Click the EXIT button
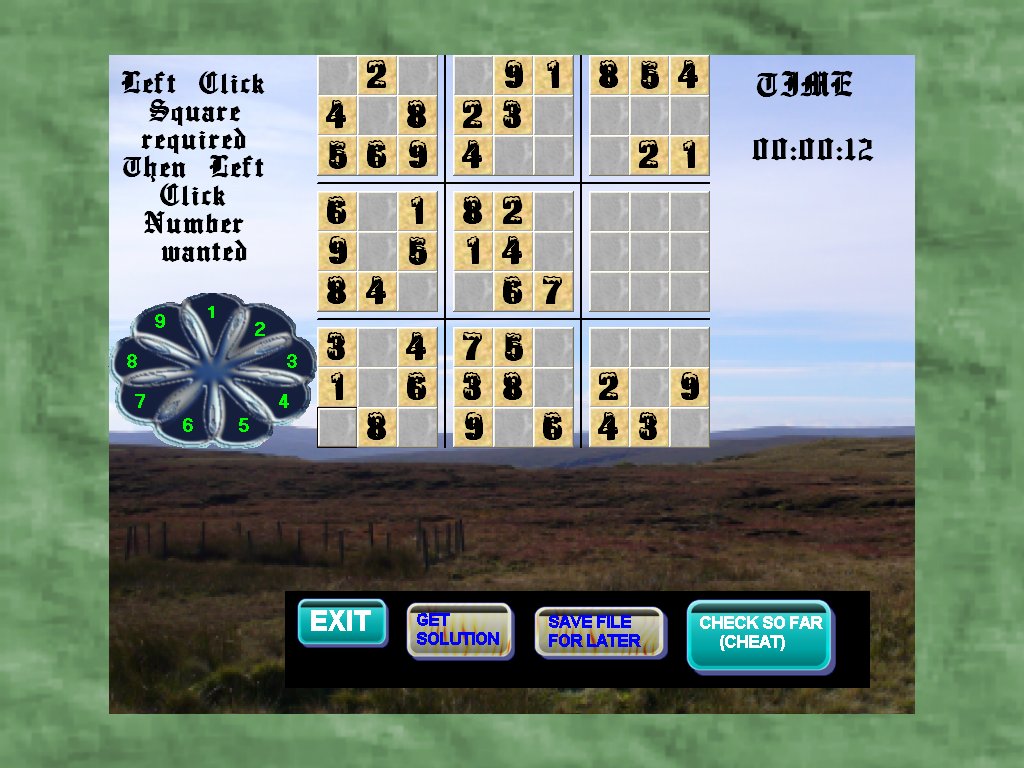 pyautogui.click(x=341, y=622)
